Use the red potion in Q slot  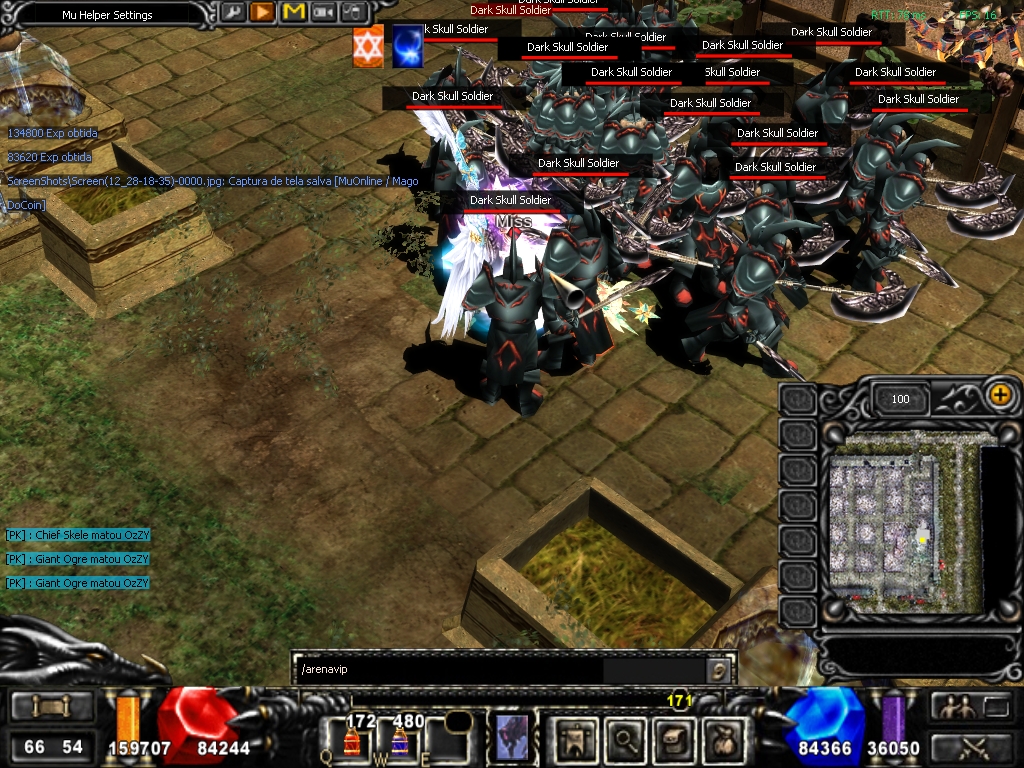pyautogui.click(x=352, y=741)
